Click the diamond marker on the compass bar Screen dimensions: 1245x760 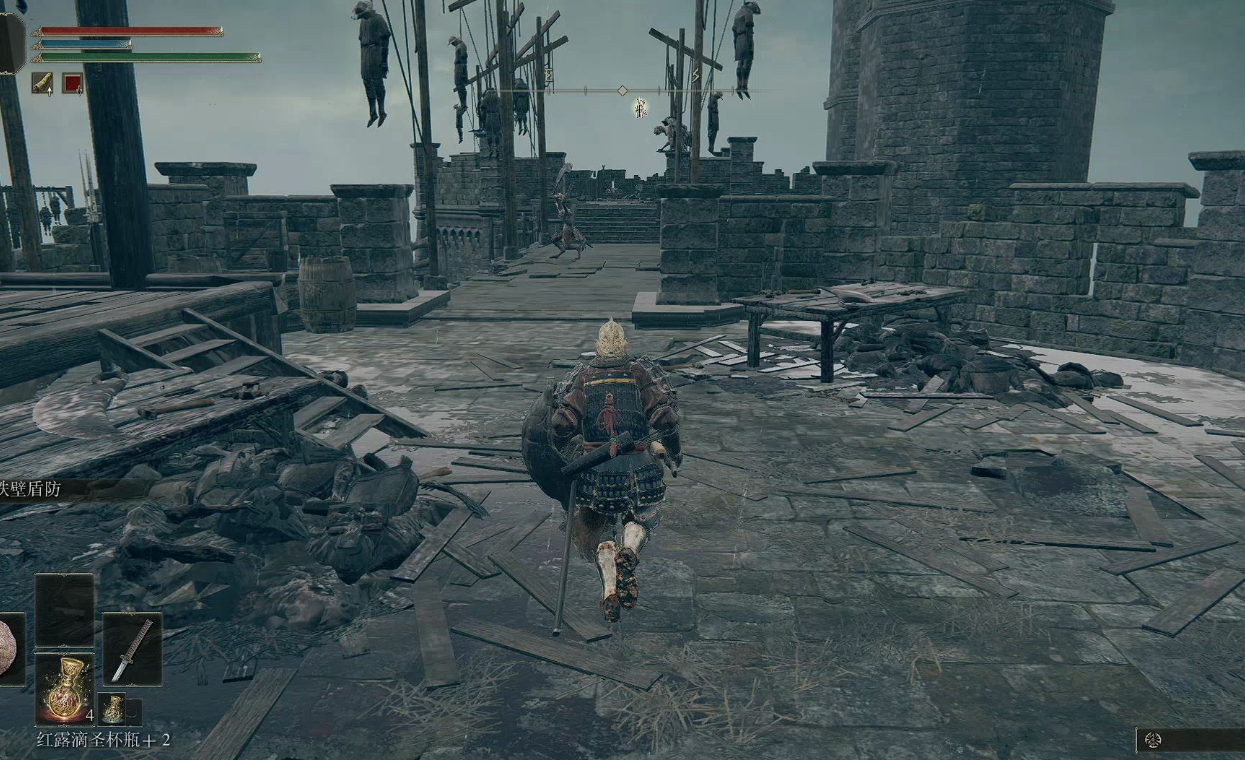click(x=622, y=91)
